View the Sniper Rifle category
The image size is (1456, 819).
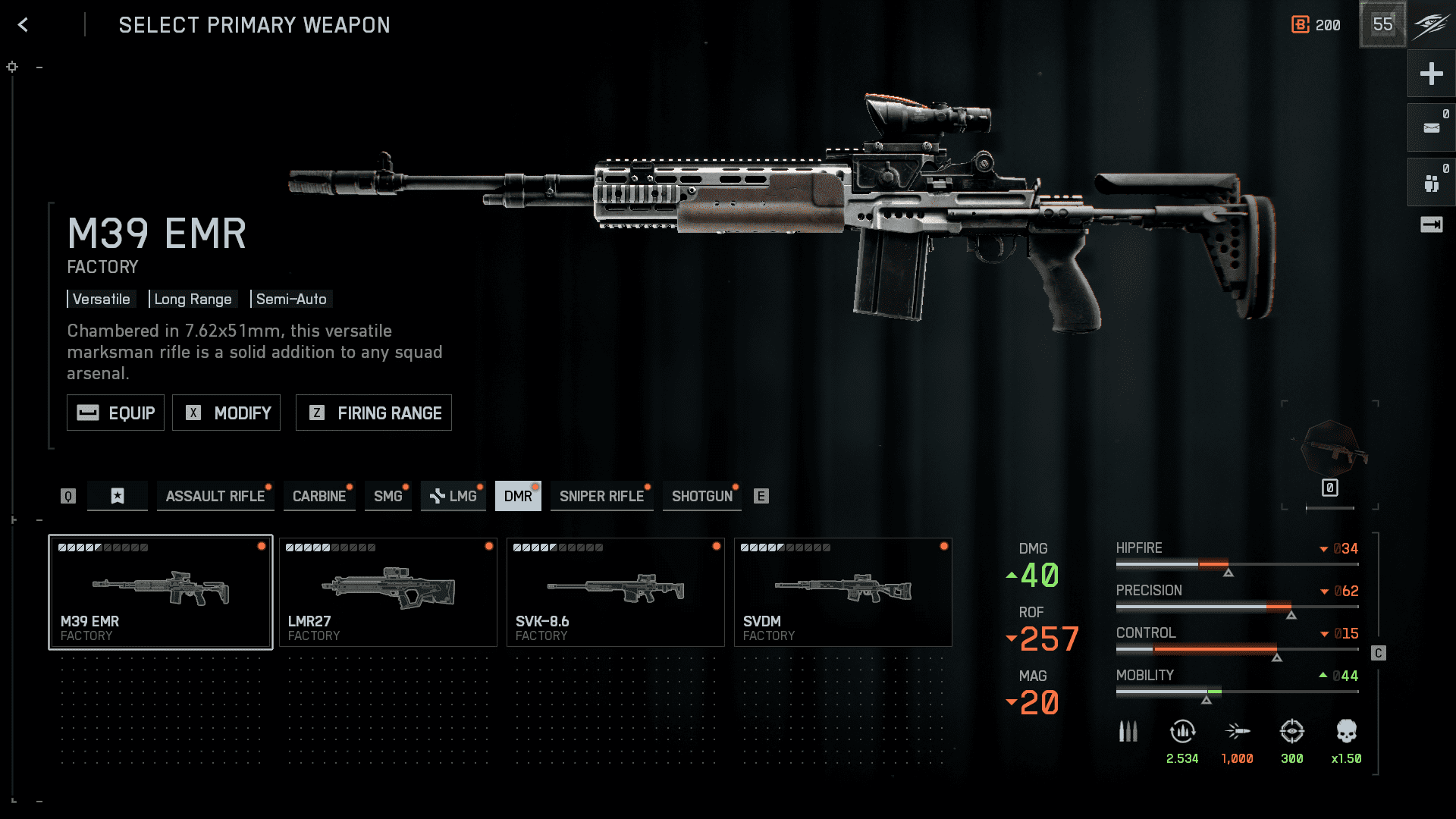(601, 496)
